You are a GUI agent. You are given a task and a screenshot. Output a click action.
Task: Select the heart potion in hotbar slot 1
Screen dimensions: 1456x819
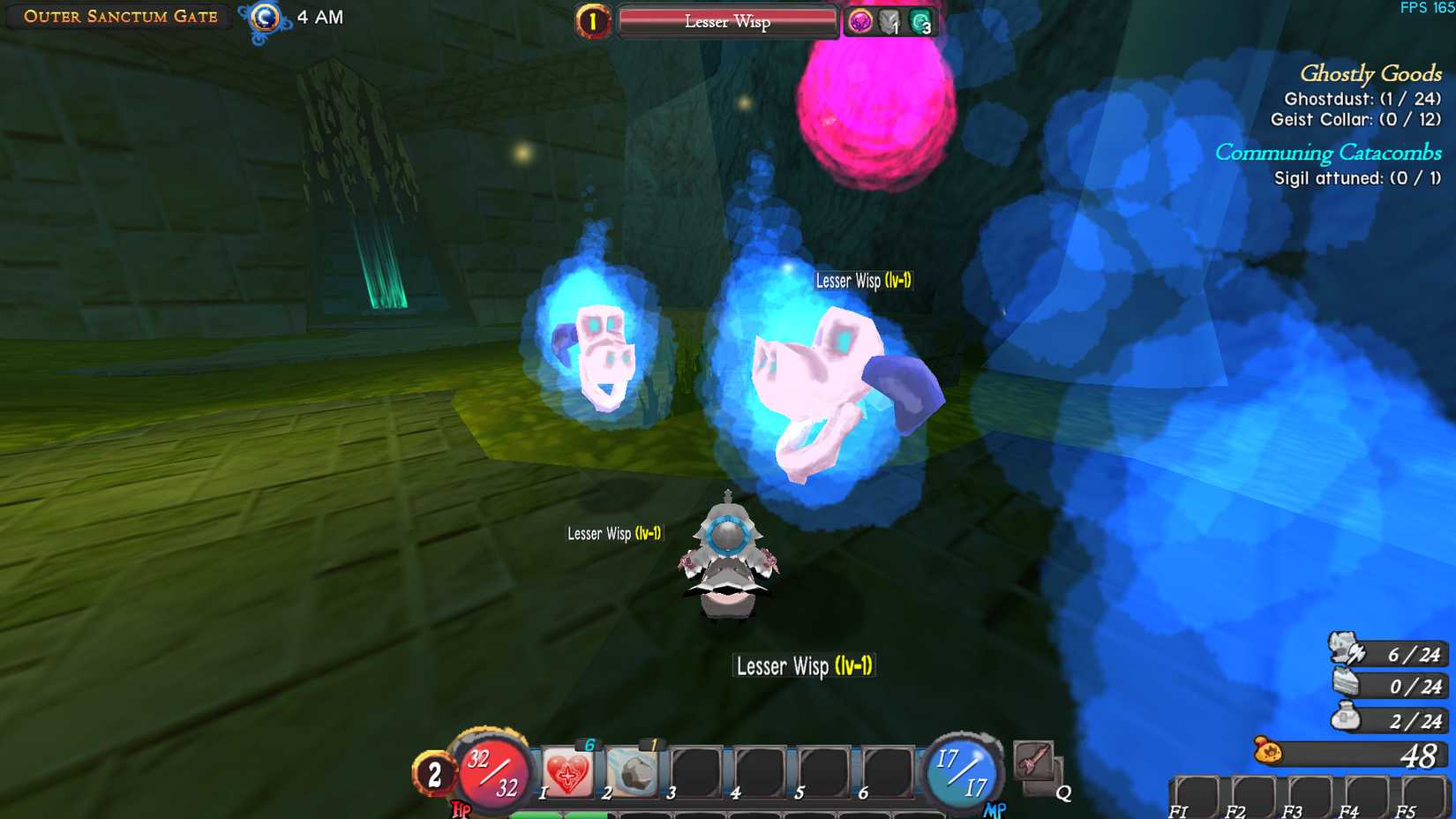click(566, 771)
